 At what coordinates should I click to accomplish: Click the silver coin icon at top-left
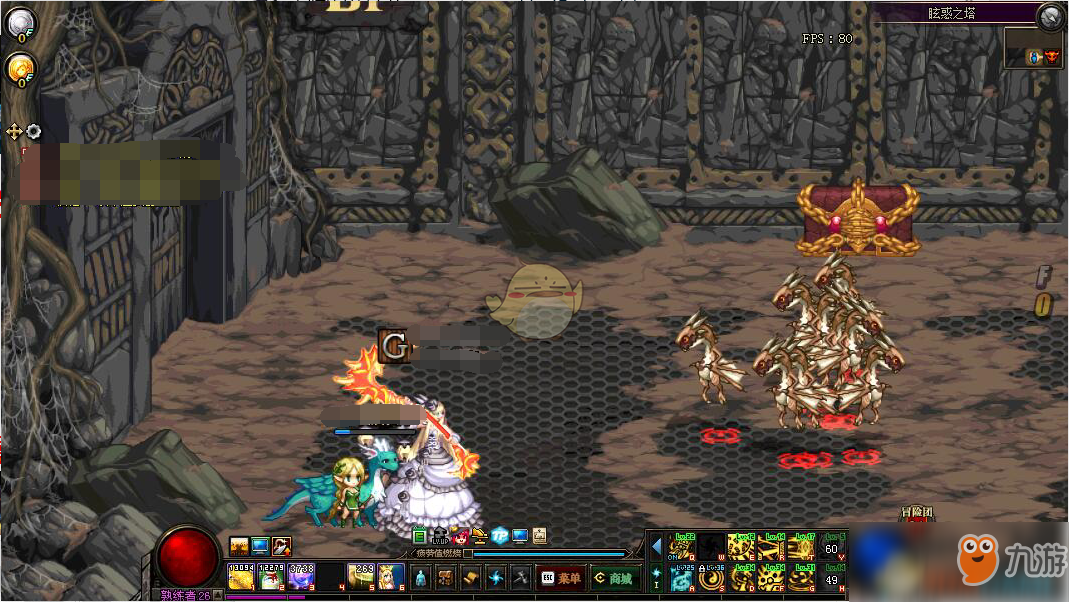point(20,21)
